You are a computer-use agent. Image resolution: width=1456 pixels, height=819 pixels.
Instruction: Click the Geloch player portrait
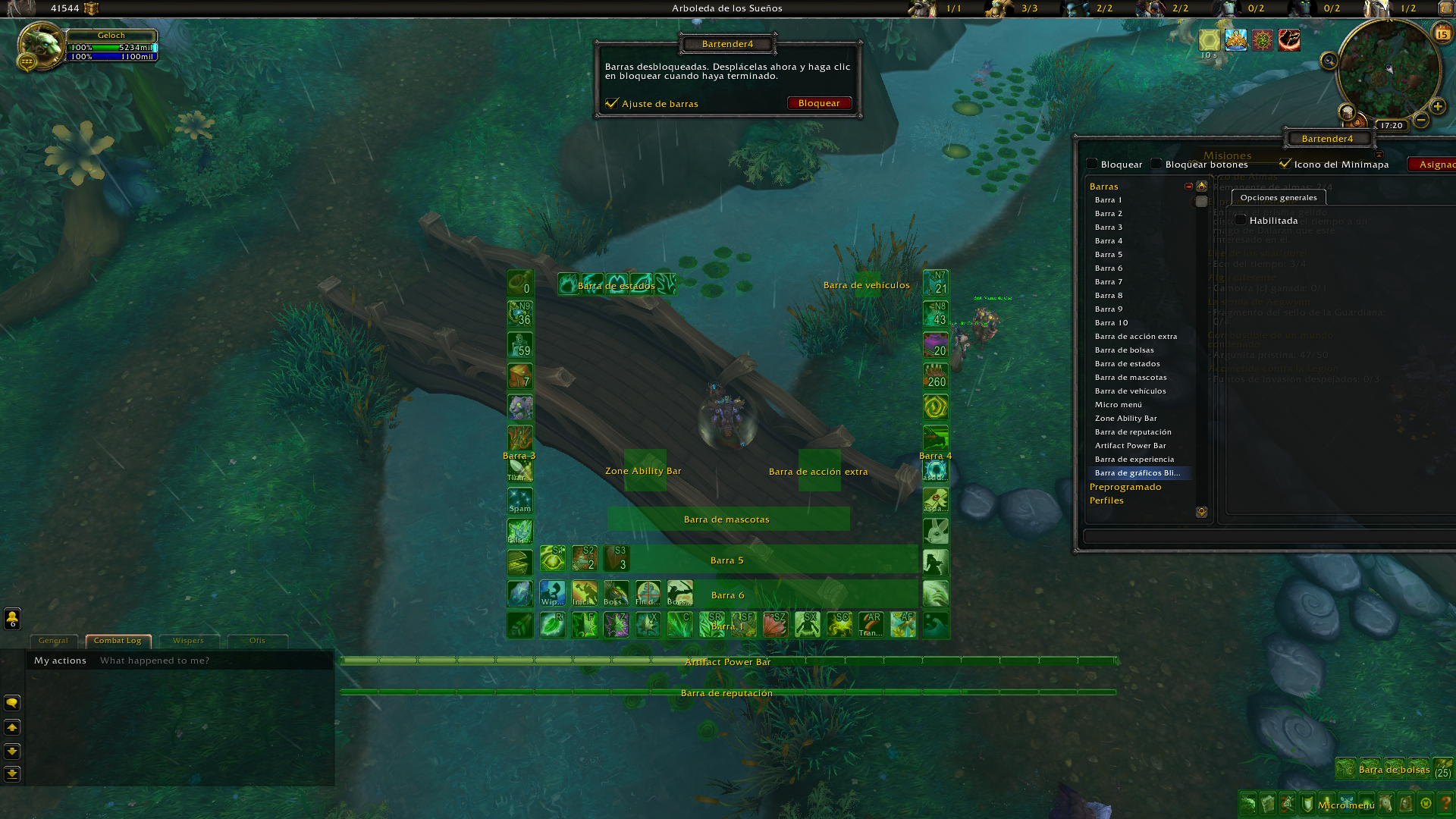(x=41, y=45)
